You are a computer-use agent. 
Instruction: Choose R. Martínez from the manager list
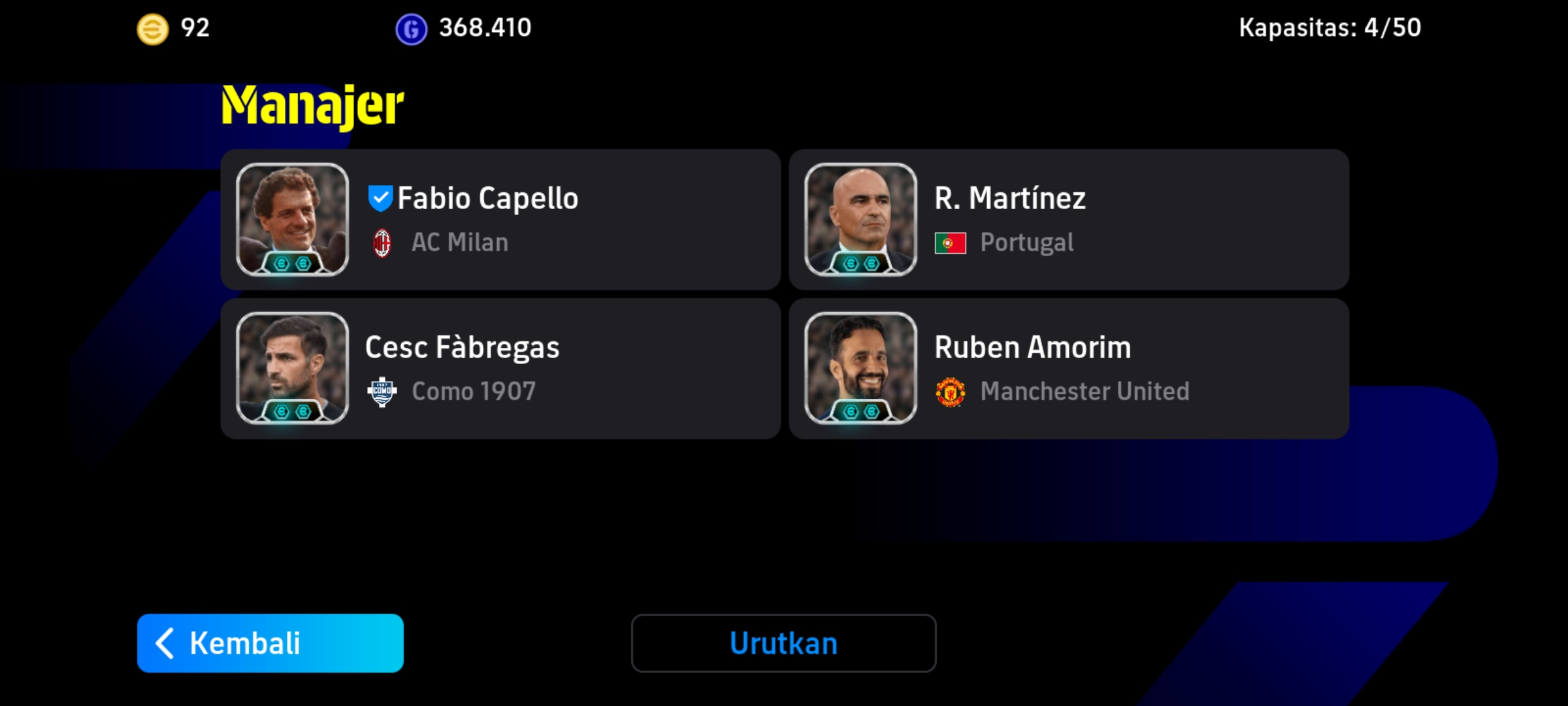[1069, 220]
